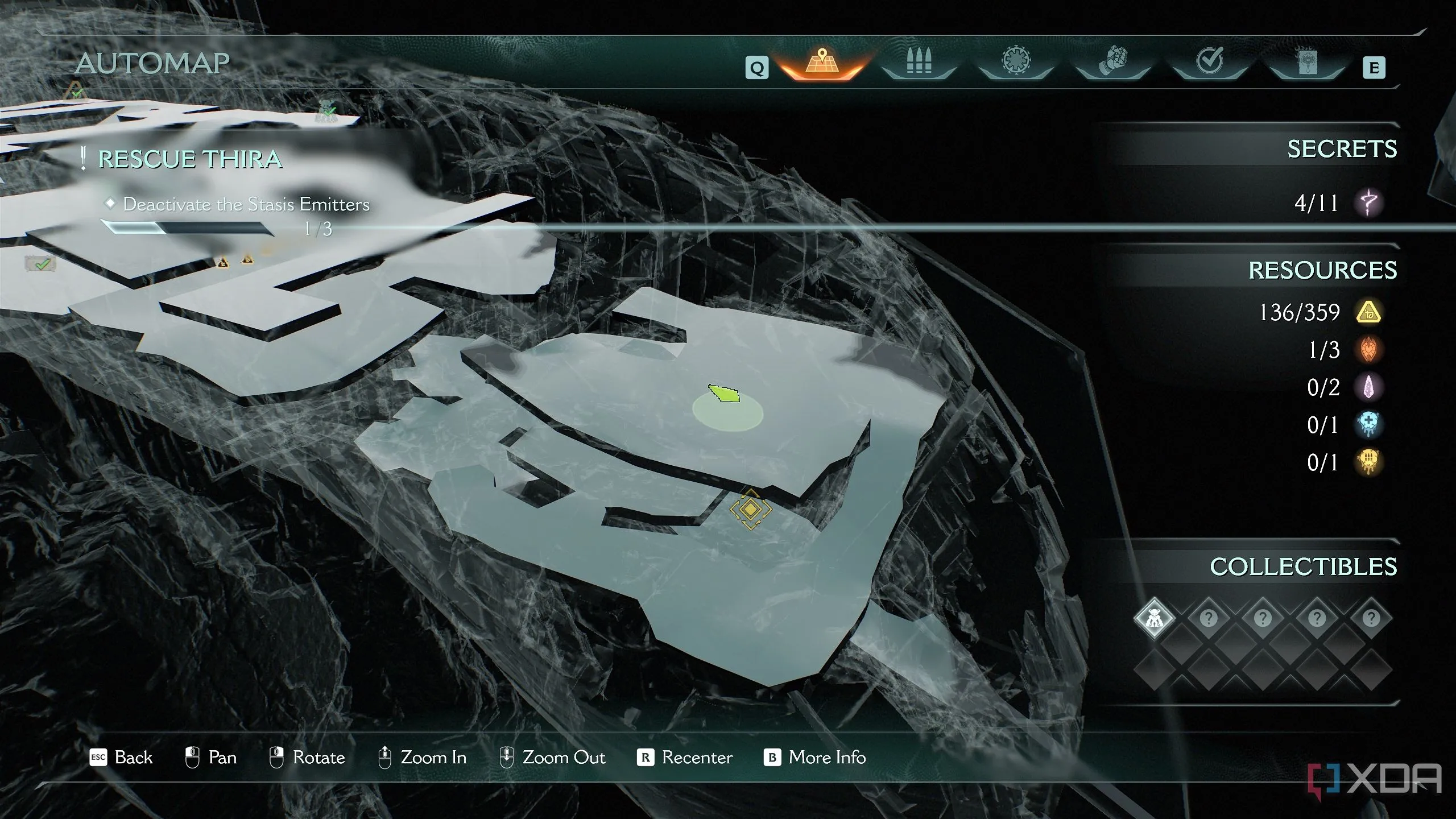Open the checkmark challenges tab
The height and width of the screenshot is (819, 1456).
tap(1210, 61)
